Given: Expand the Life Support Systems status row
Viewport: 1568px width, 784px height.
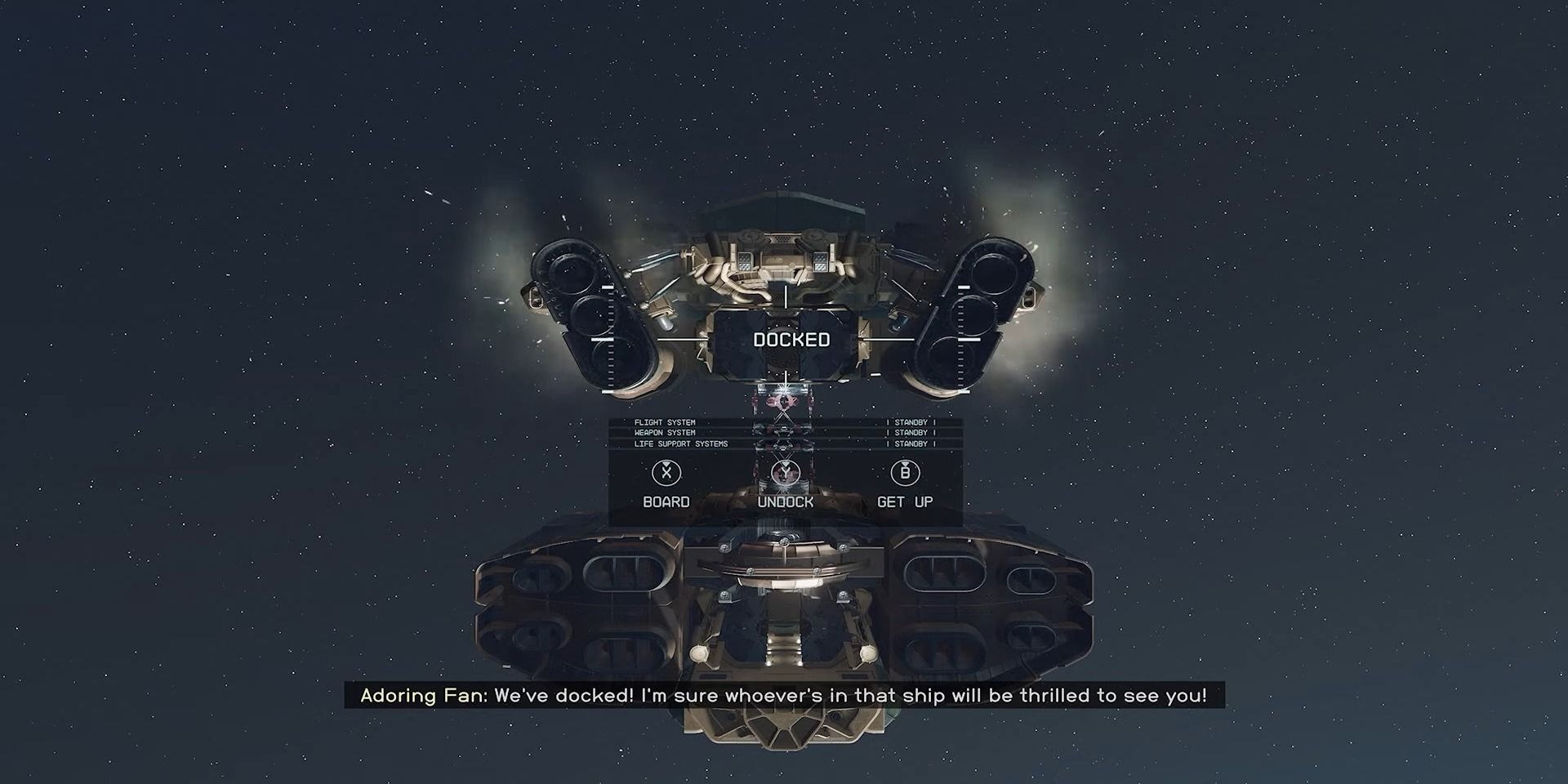Looking at the screenshot, I should 682,443.
